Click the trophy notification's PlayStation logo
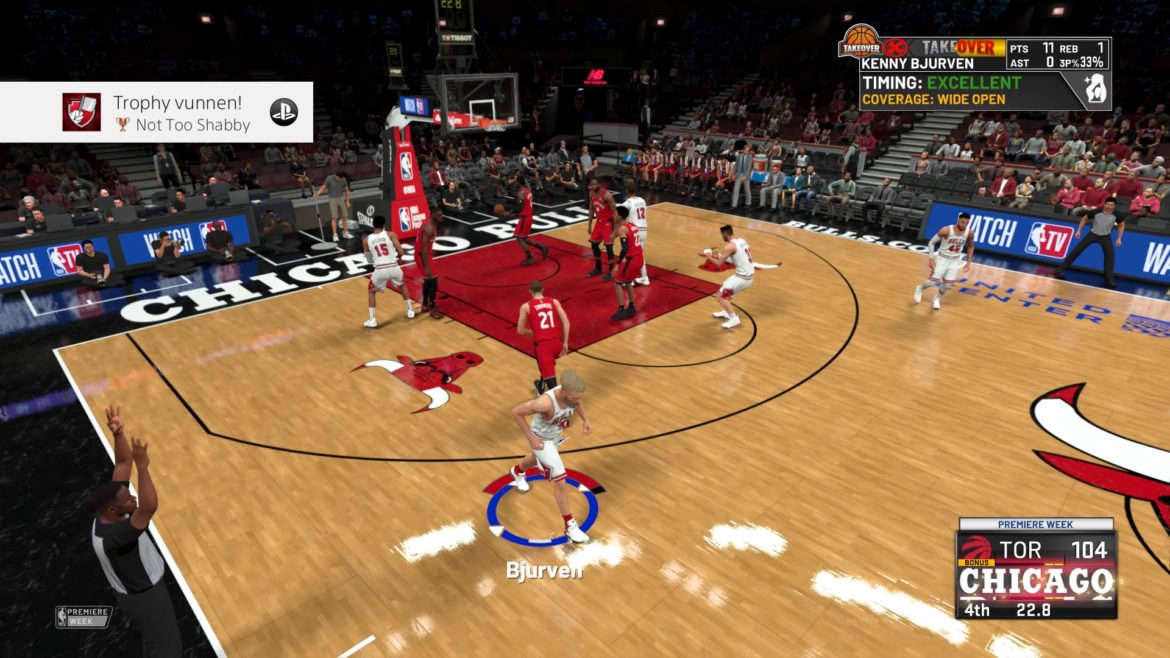 click(284, 112)
